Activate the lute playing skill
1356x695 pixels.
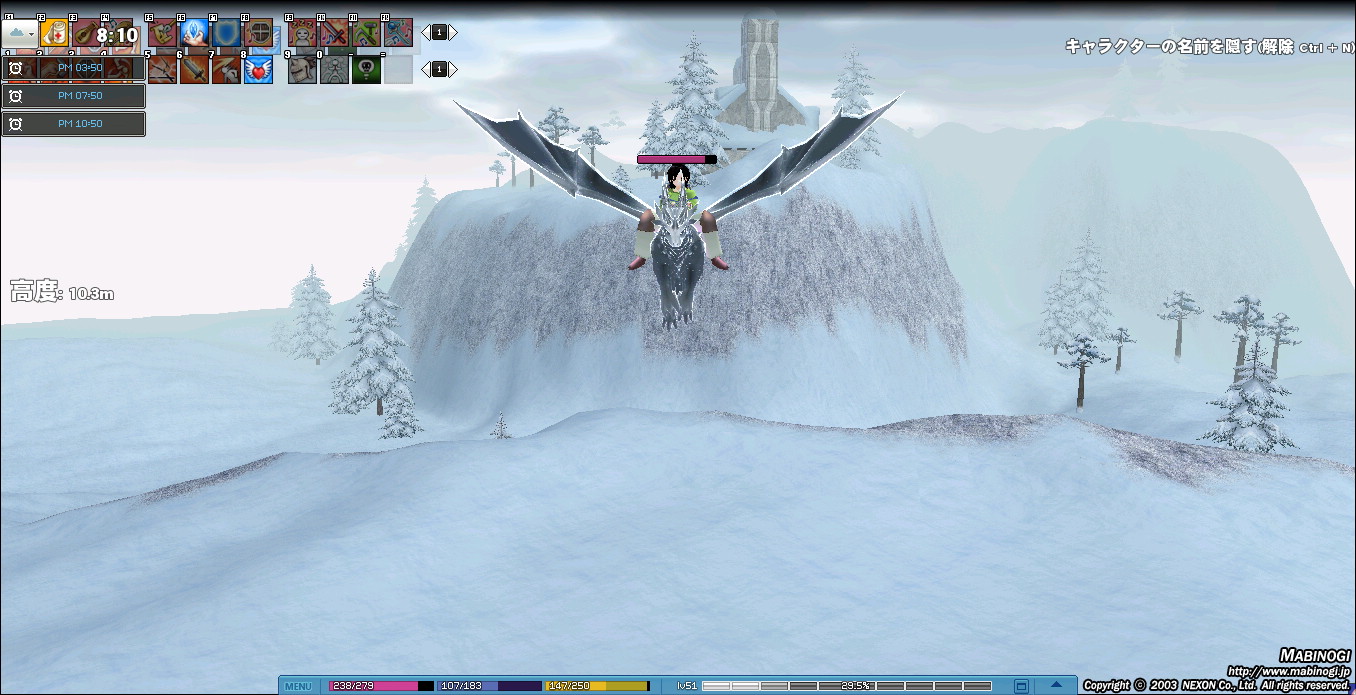tap(86, 33)
